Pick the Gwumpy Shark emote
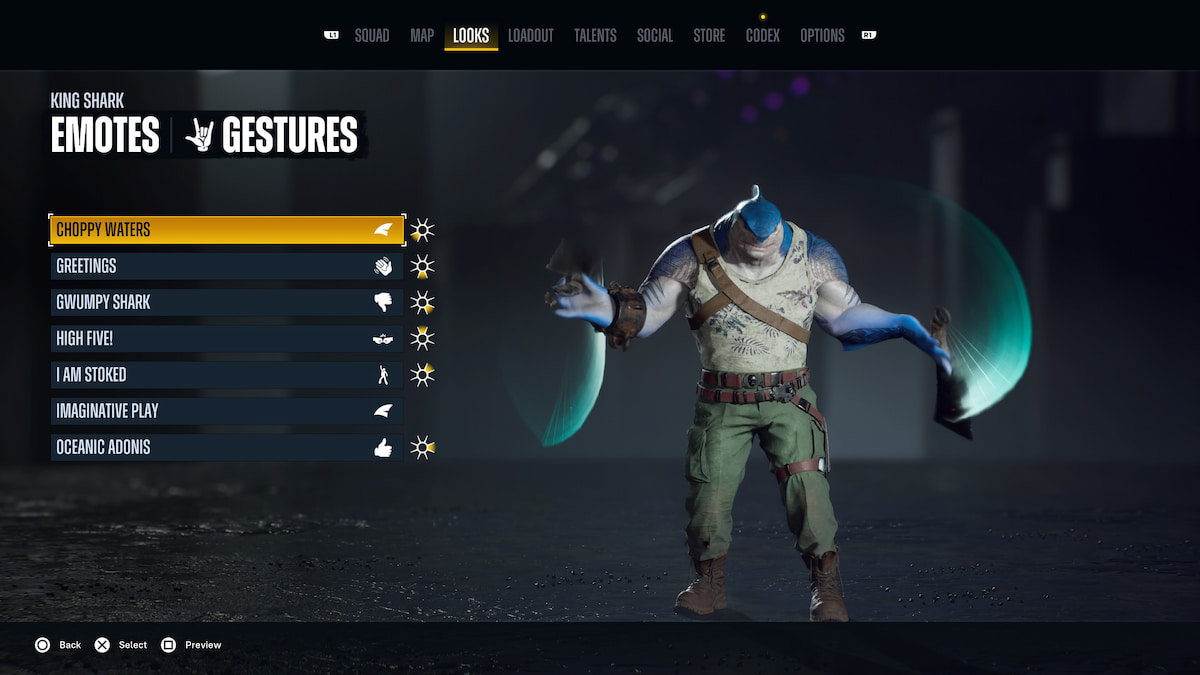 pyautogui.click(x=227, y=302)
